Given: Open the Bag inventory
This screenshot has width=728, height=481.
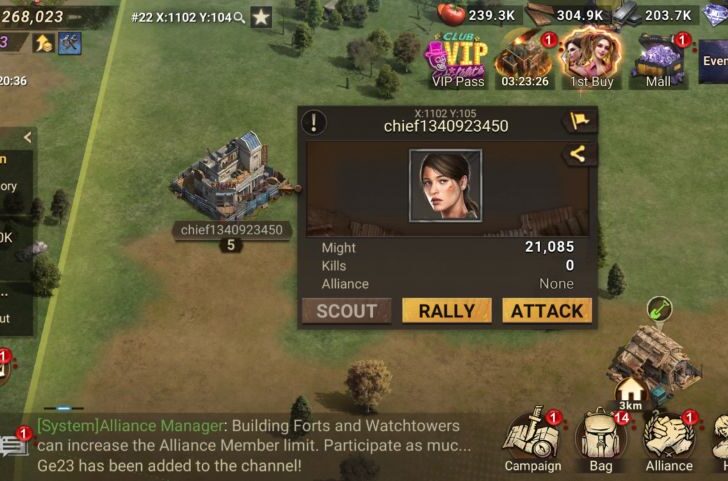Looking at the screenshot, I should point(601,440).
